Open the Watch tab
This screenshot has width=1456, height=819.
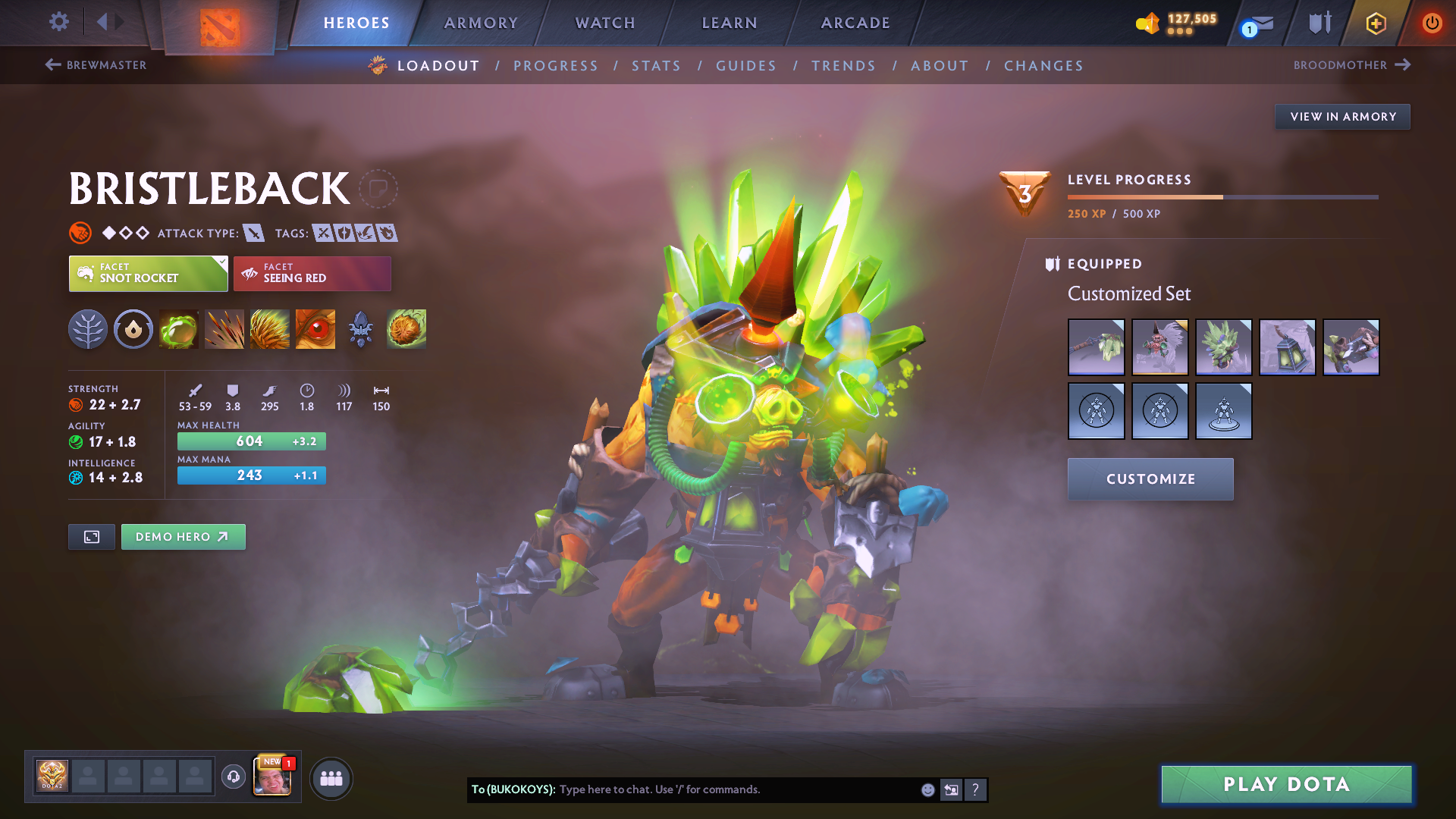(605, 23)
